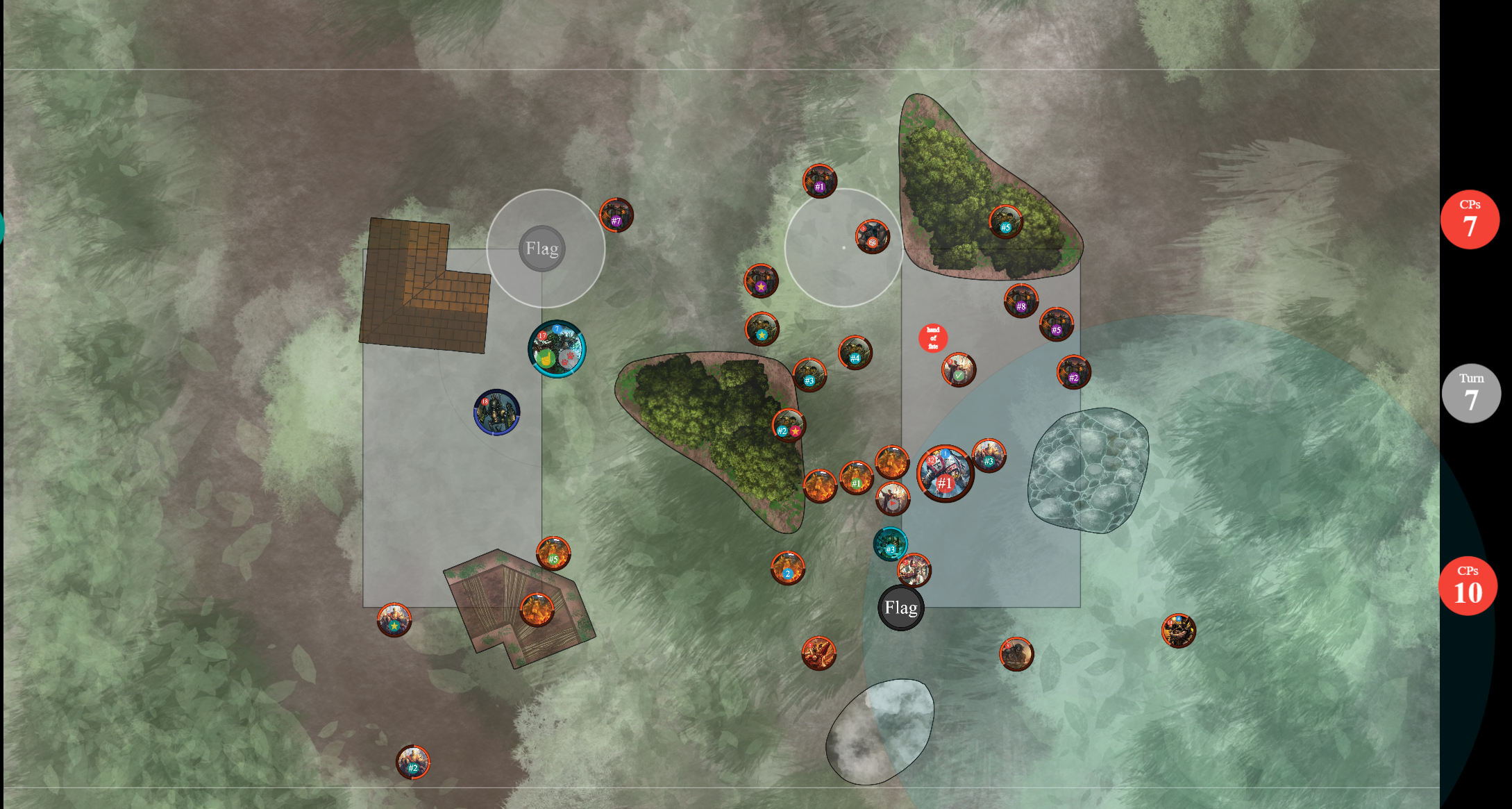Select the large teal-ringed token with thumbs-up badge

tap(557, 349)
